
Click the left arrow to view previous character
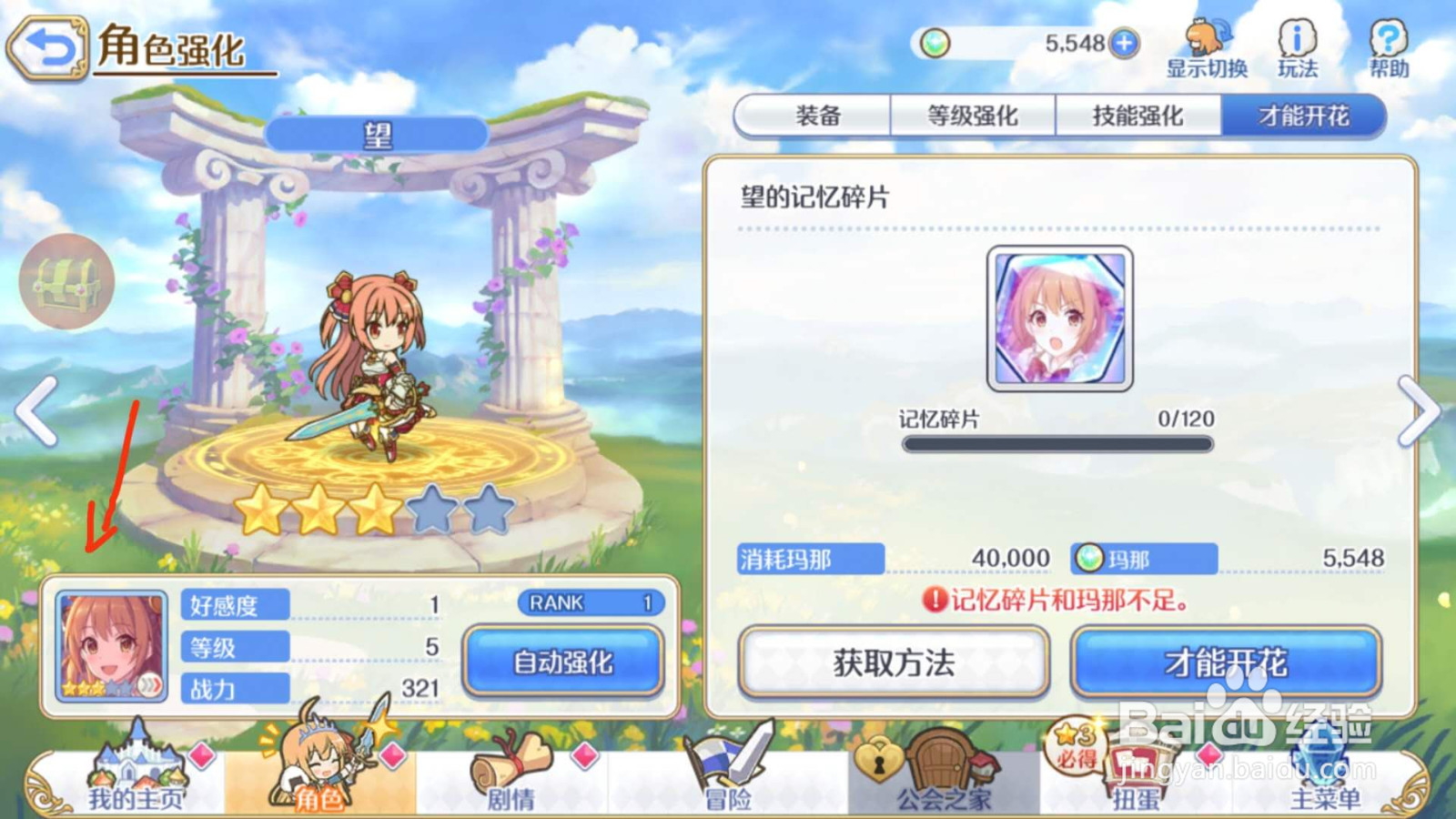click(x=35, y=411)
